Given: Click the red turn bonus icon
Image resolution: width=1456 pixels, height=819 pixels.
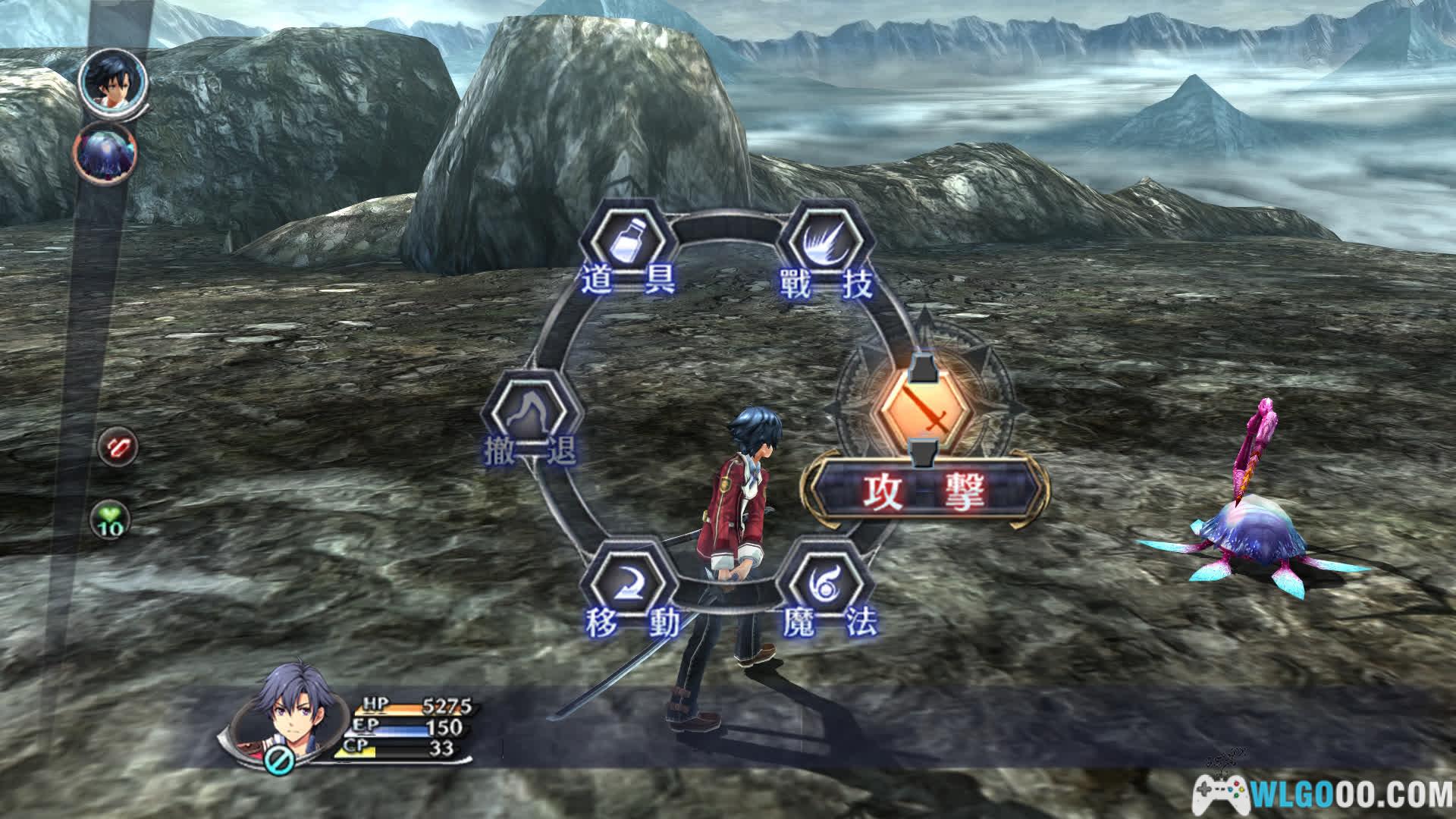Looking at the screenshot, I should point(118,447).
